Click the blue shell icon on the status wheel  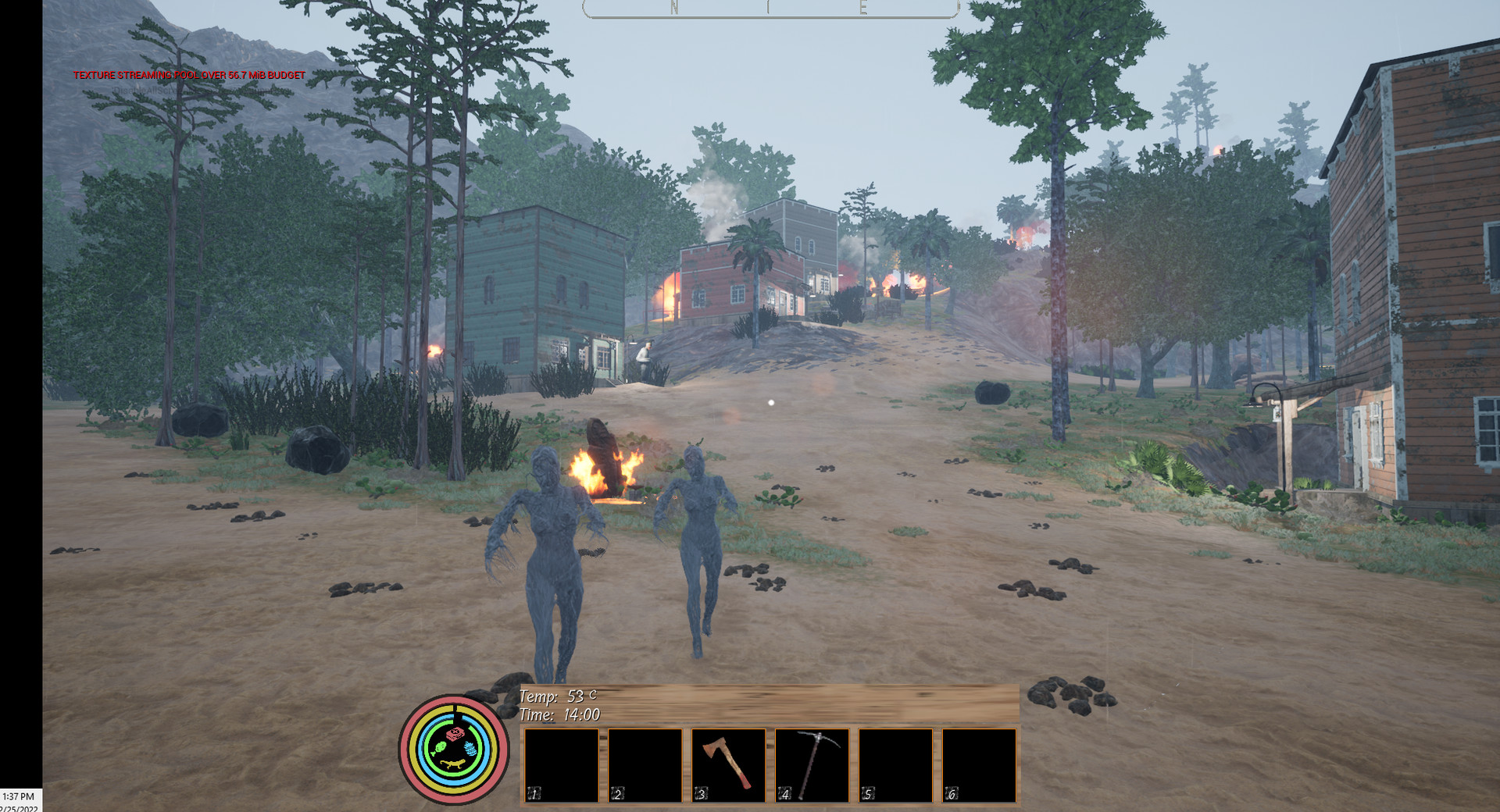[x=471, y=749]
